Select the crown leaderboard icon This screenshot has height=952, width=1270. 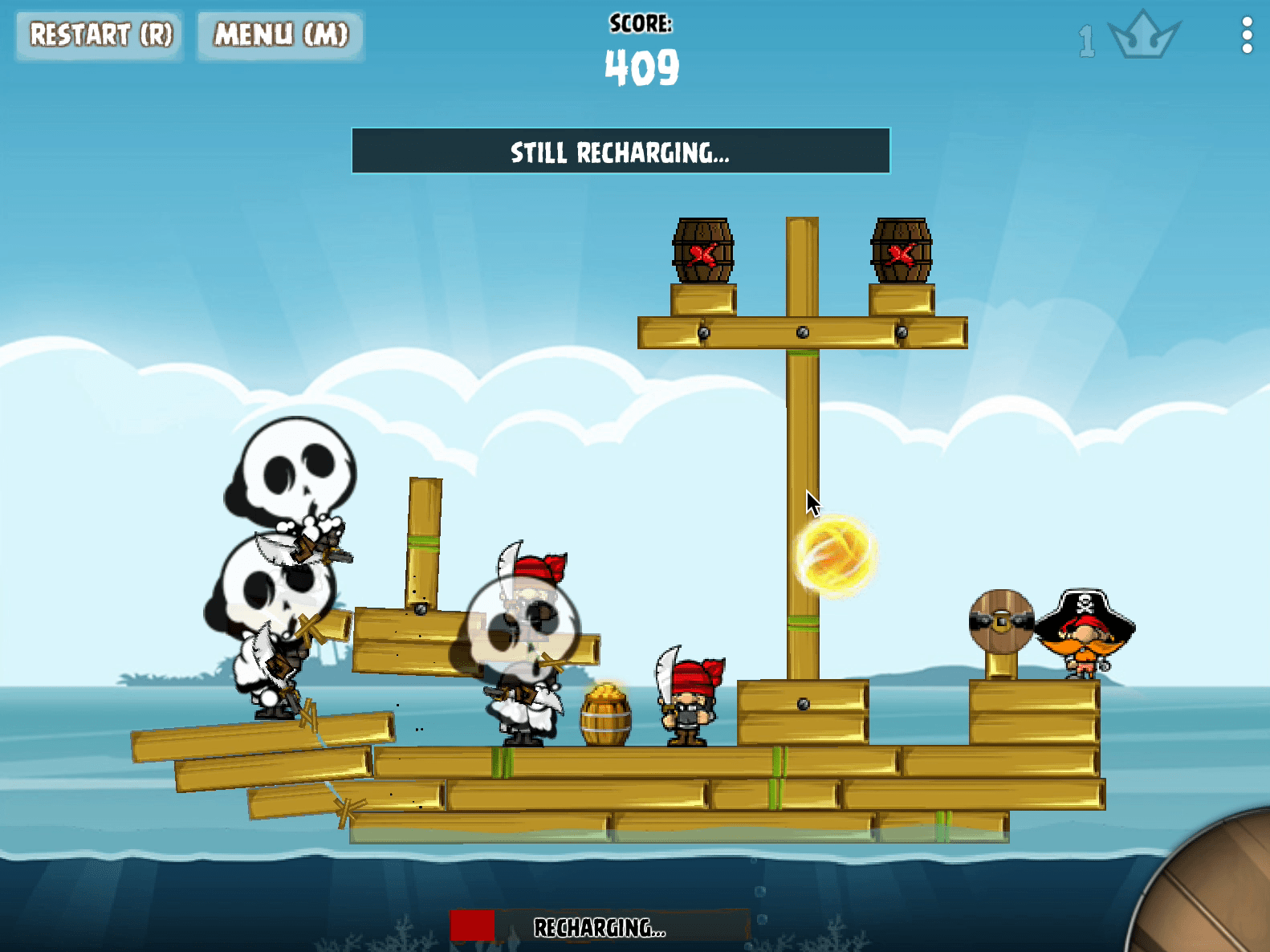1143,35
